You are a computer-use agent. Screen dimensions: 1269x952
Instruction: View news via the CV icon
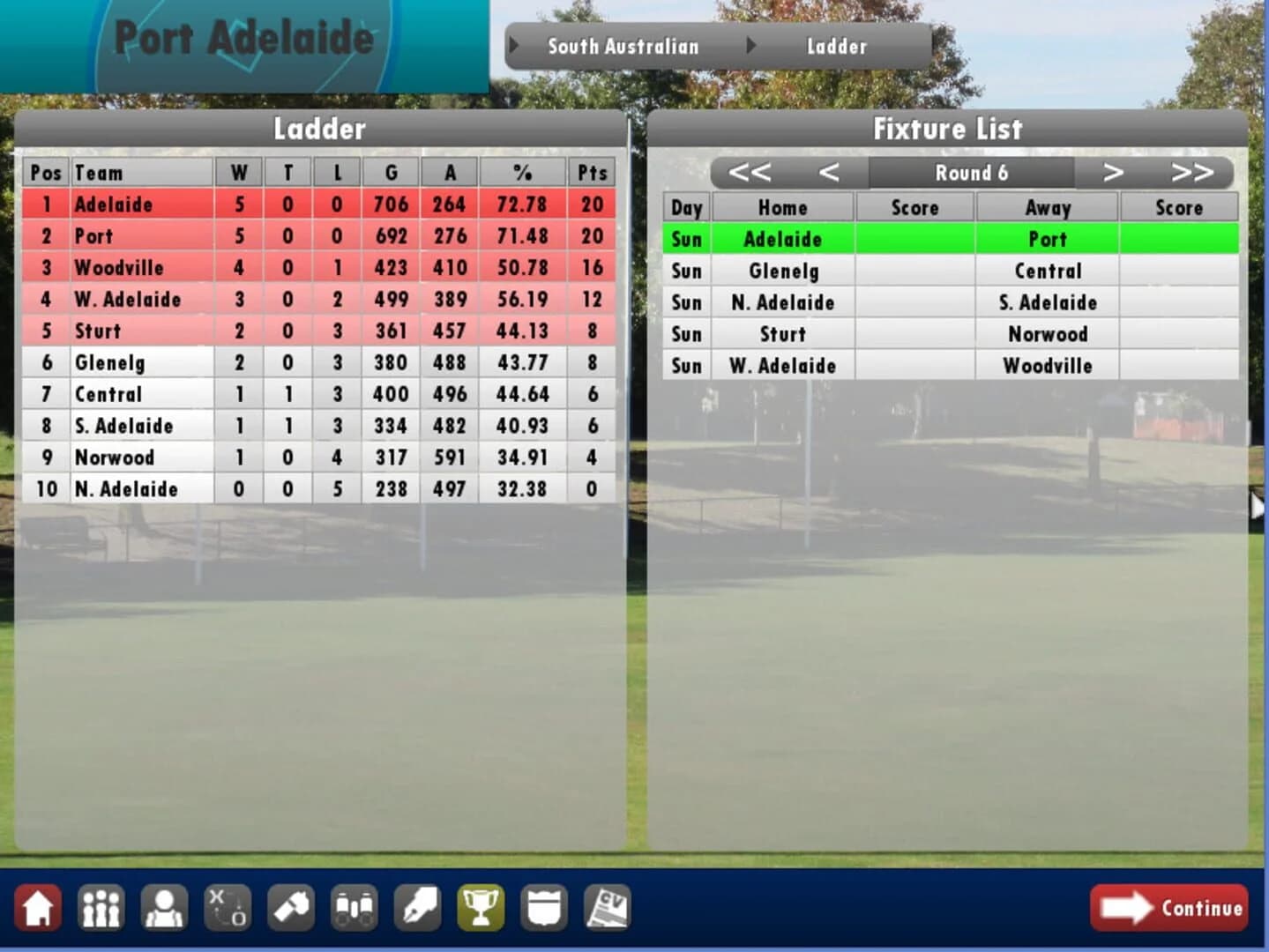tap(608, 908)
